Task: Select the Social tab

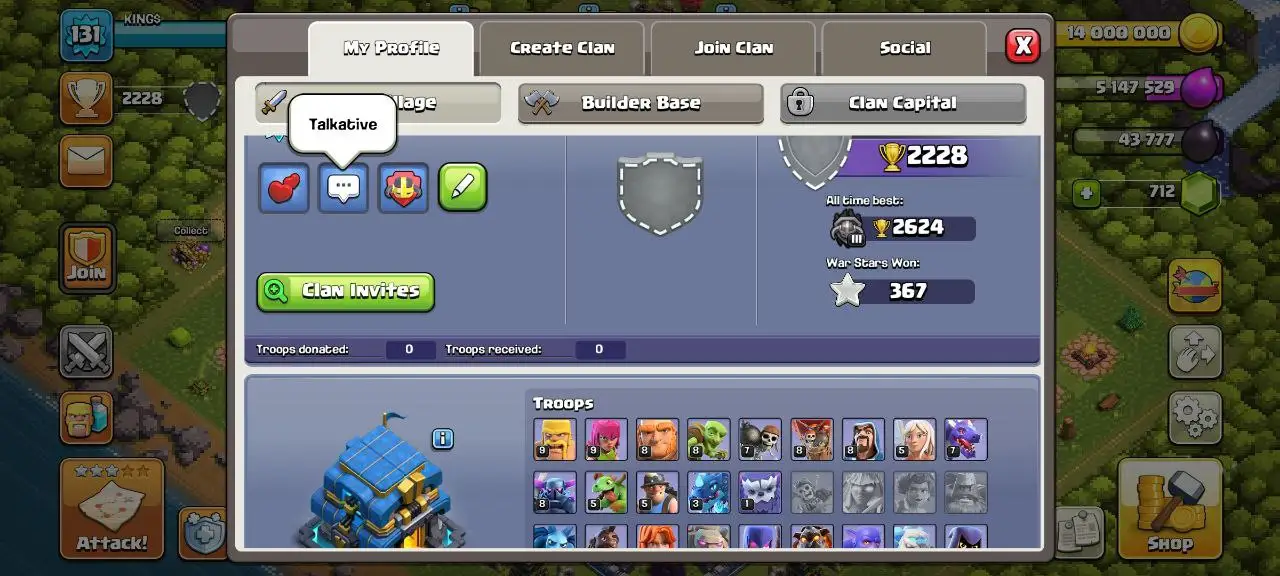Action: [x=904, y=48]
